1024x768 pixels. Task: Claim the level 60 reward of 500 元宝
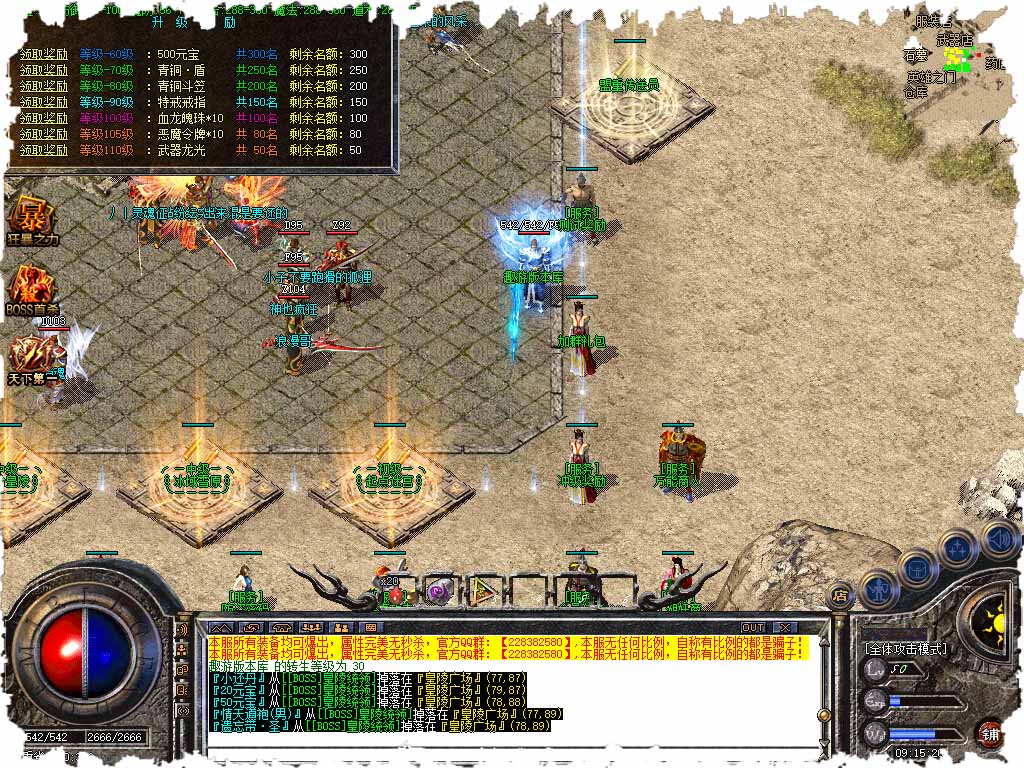tap(44, 54)
